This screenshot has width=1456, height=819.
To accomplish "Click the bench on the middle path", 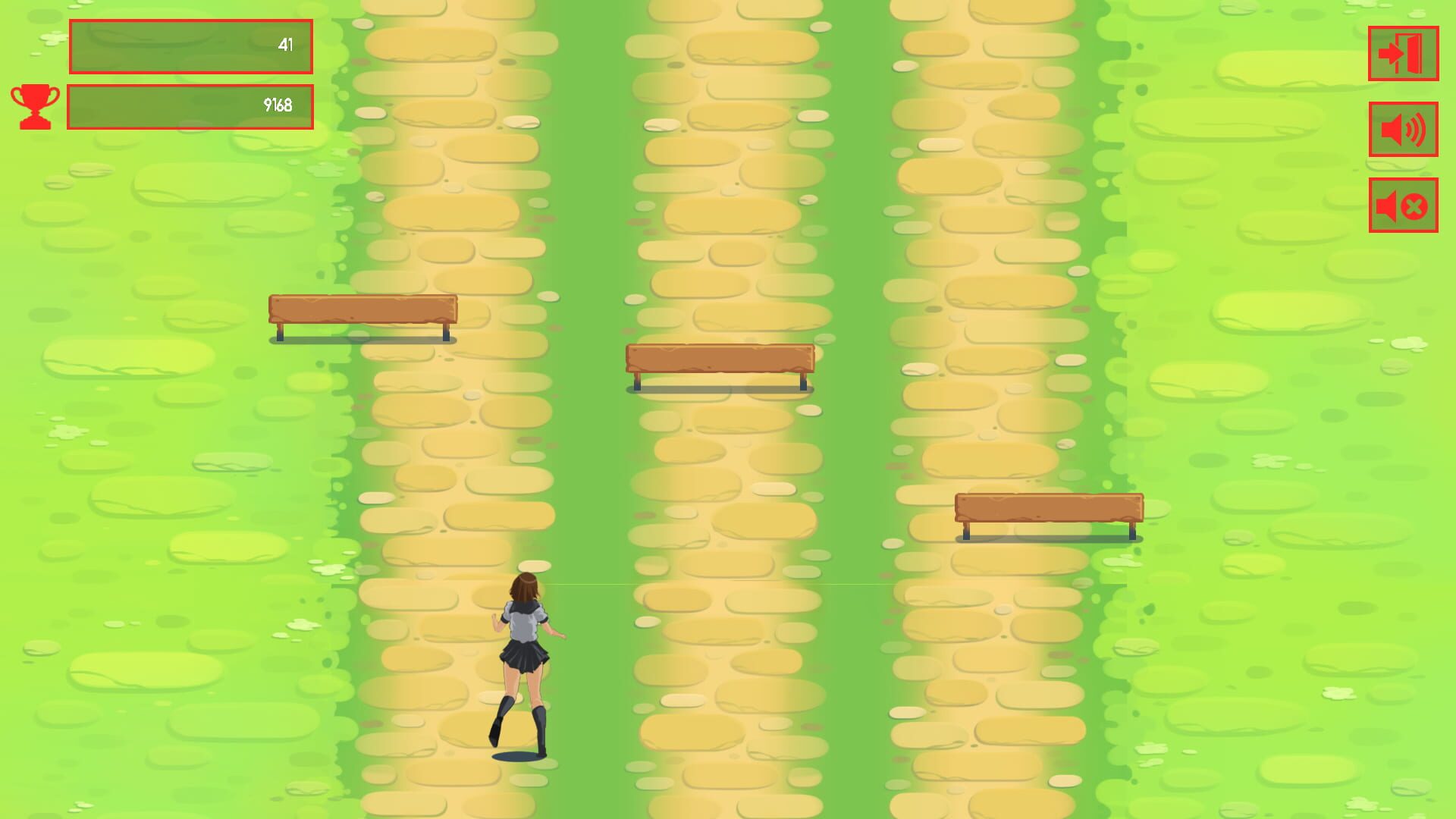I will coord(719,360).
